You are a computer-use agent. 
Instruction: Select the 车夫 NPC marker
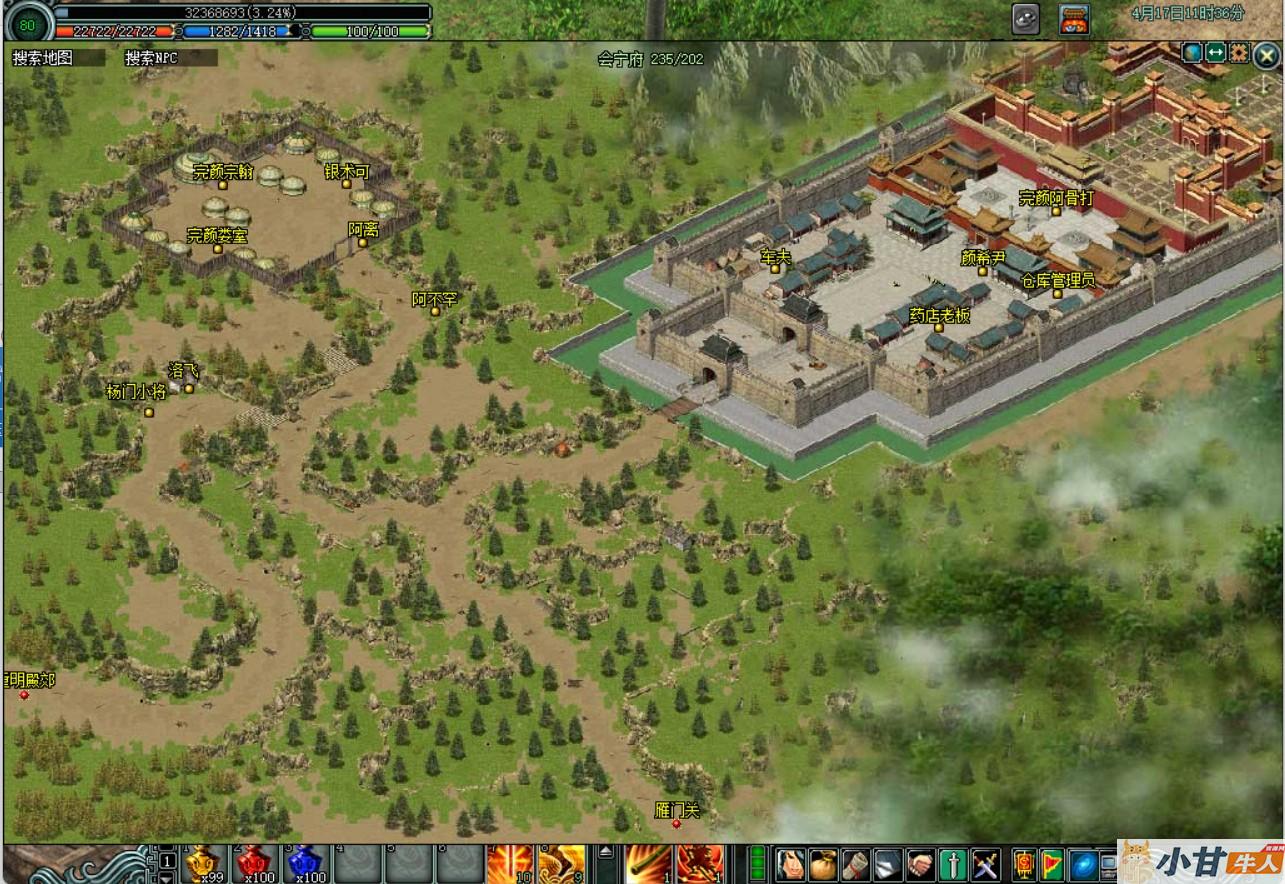774,269
